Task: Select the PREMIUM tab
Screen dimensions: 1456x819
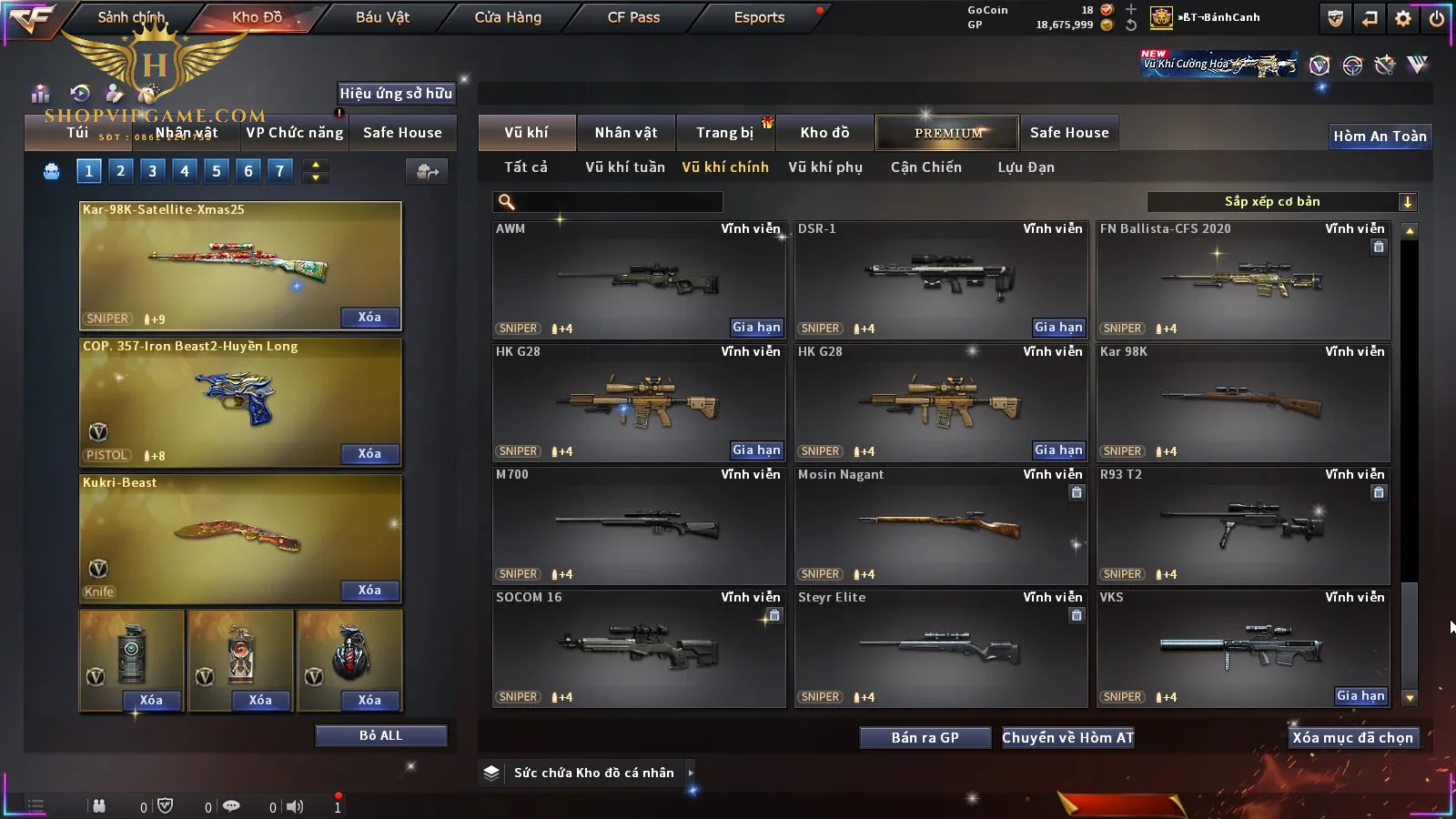Action: click(x=947, y=133)
